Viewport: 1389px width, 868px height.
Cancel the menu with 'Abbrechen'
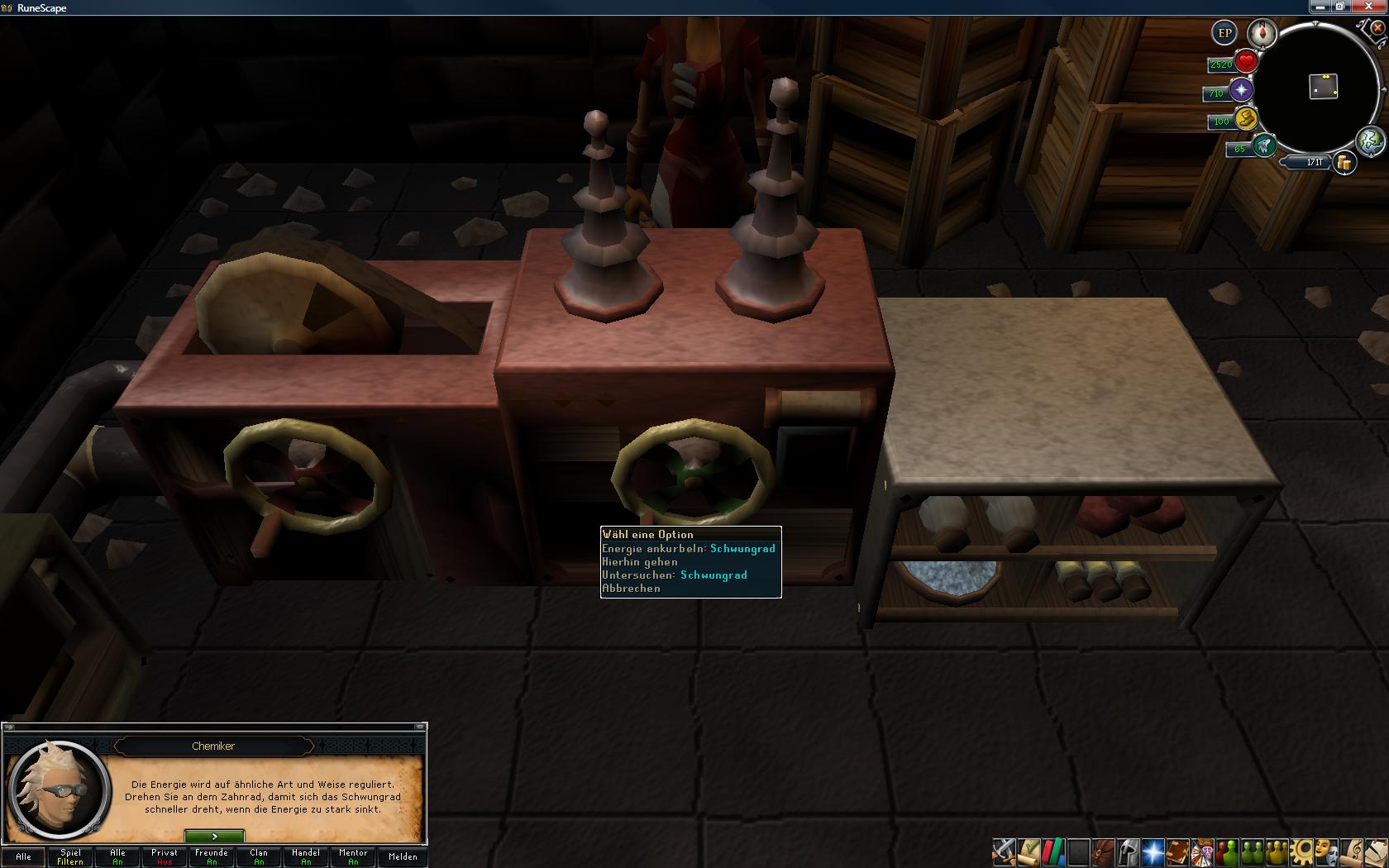[x=632, y=589]
